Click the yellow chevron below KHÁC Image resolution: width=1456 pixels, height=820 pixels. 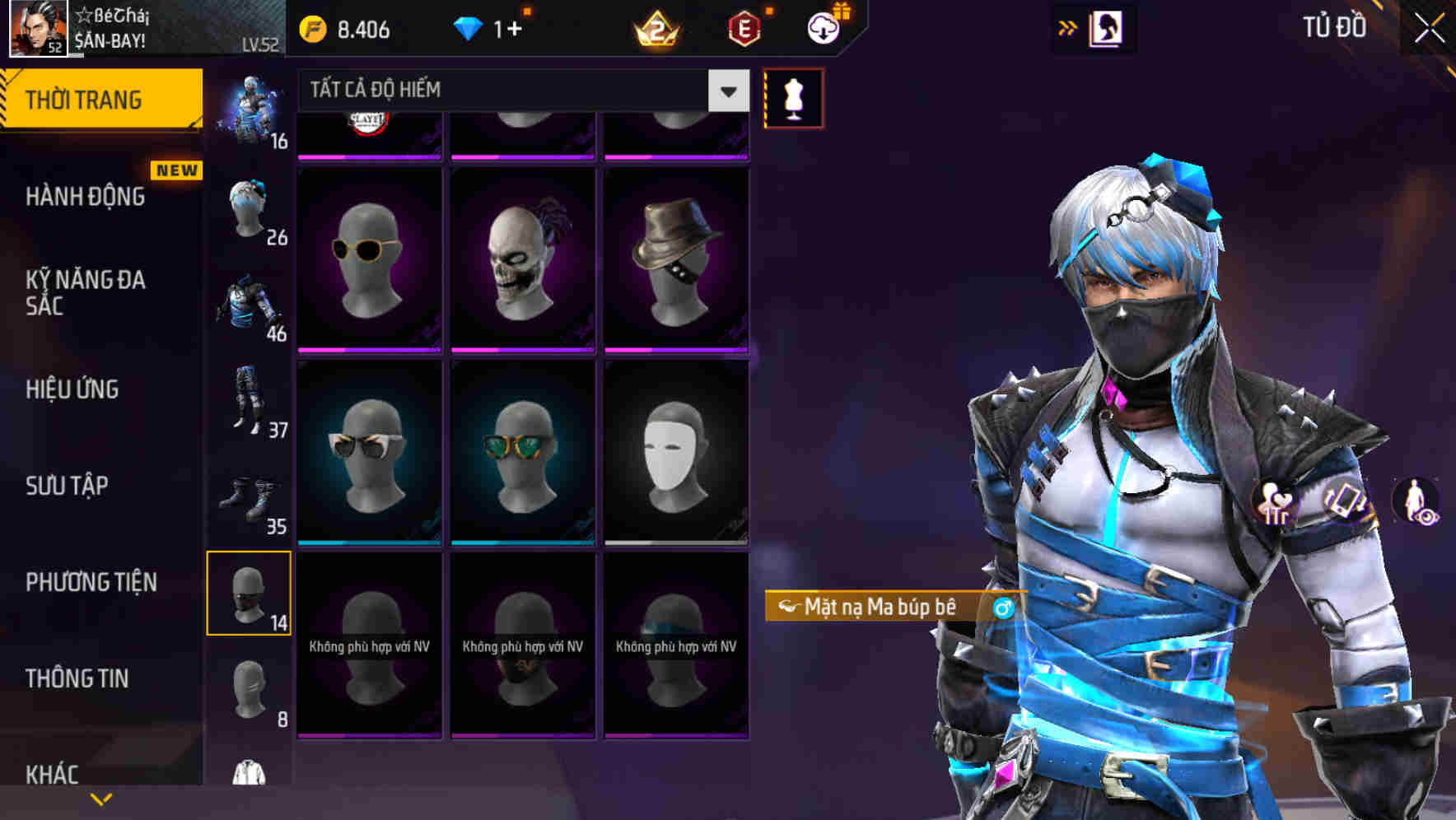point(100,799)
